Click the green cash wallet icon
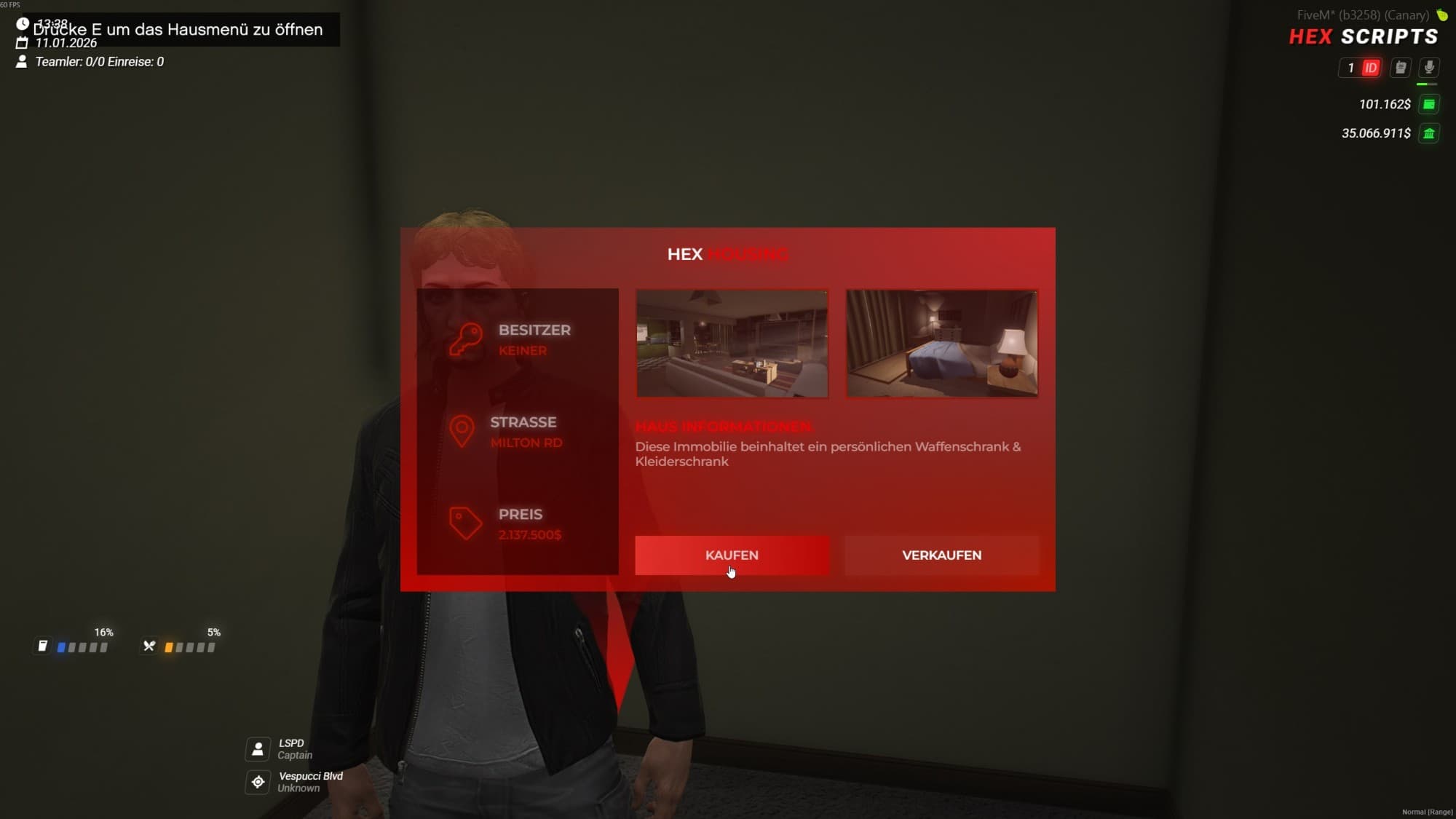 point(1429,104)
